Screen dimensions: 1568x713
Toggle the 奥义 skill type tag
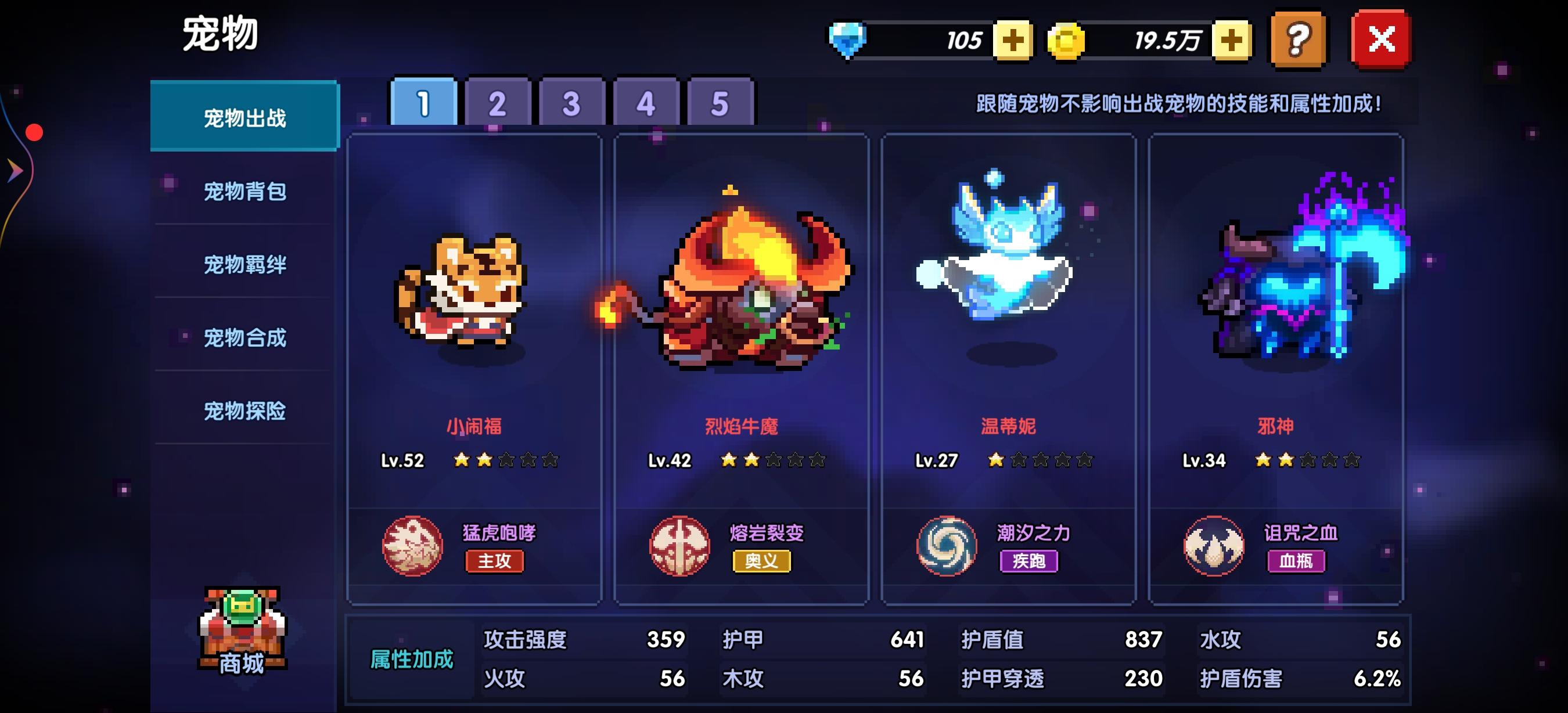pyautogui.click(x=763, y=563)
